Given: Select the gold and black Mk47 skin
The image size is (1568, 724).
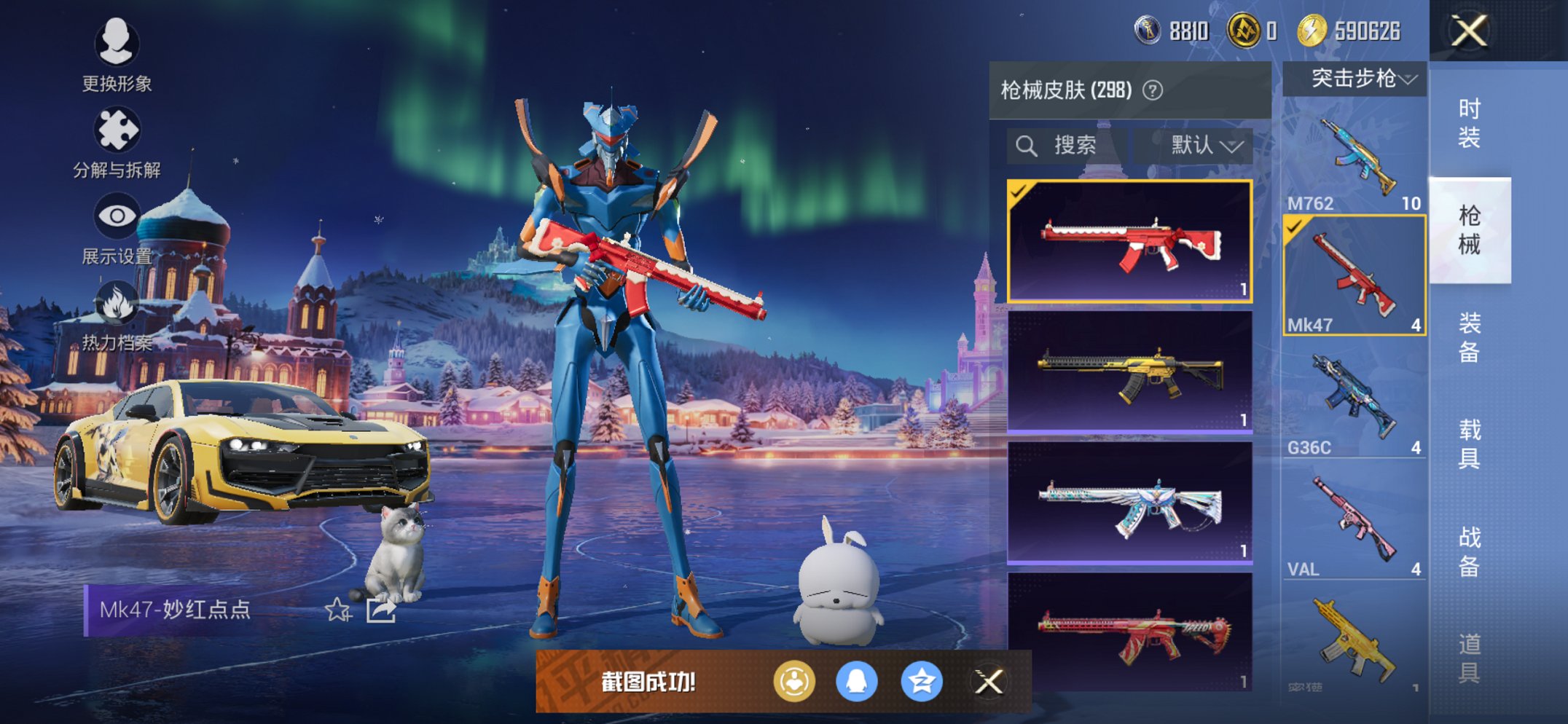Looking at the screenshot, I should (x=1129, y=371).
